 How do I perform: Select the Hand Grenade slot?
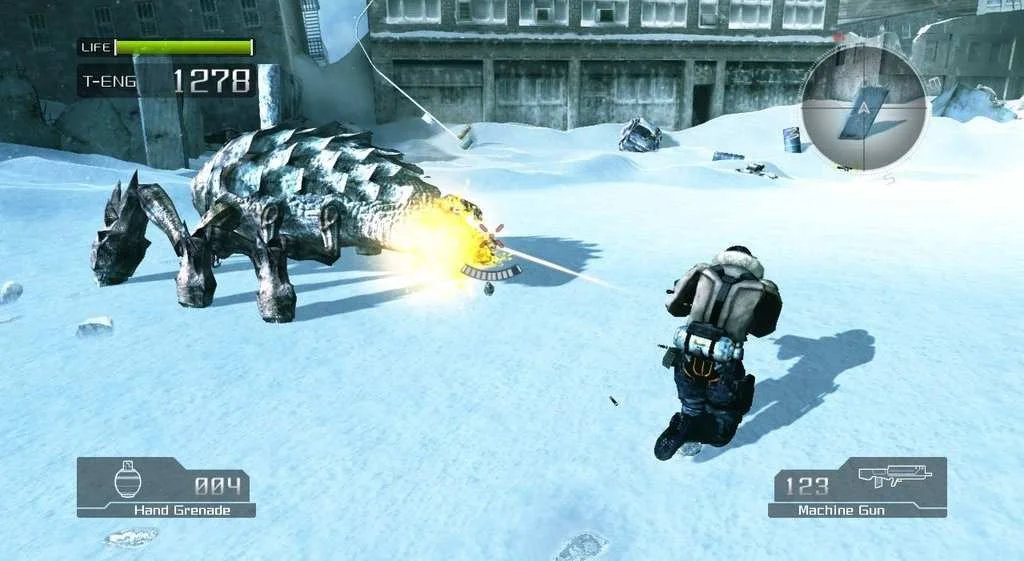pyautogui.click(x=166, y=487)
